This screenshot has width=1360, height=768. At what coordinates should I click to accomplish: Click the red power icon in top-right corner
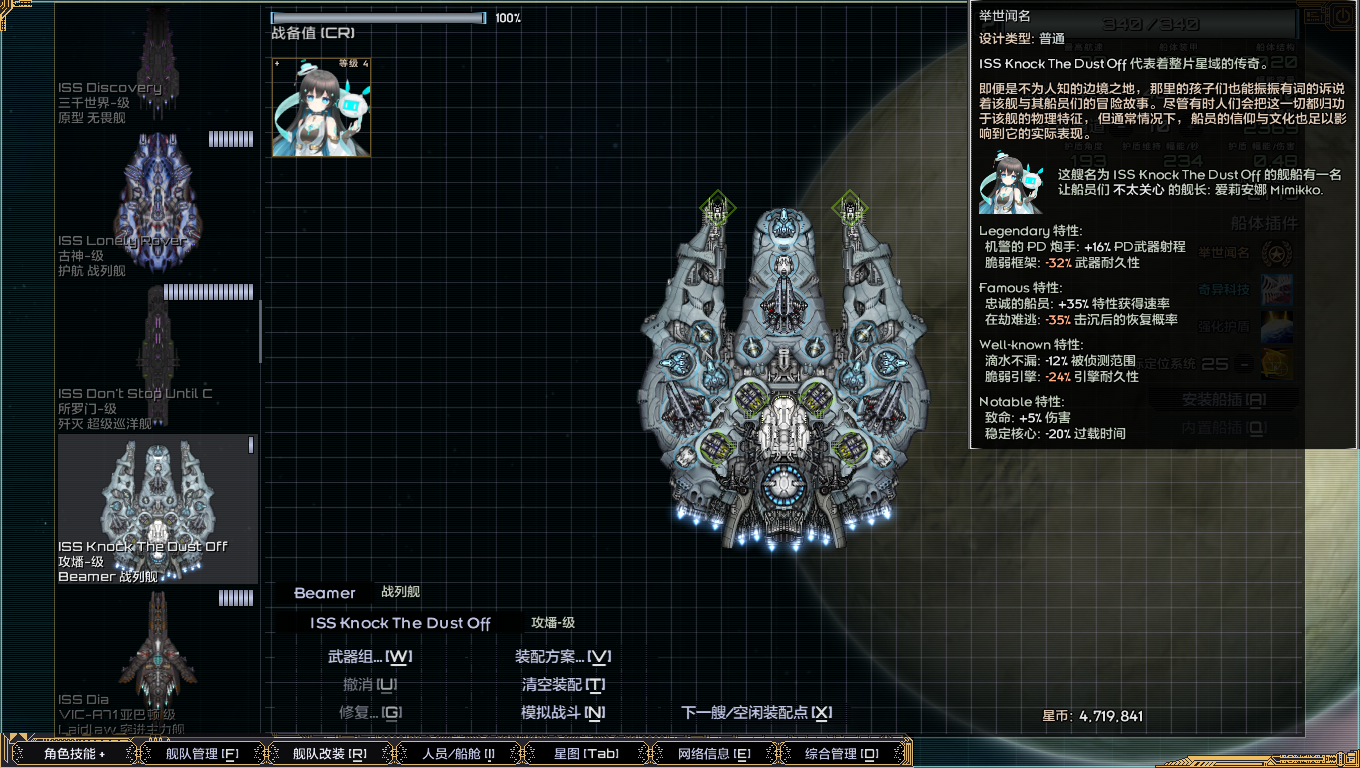coord(1342,15)
